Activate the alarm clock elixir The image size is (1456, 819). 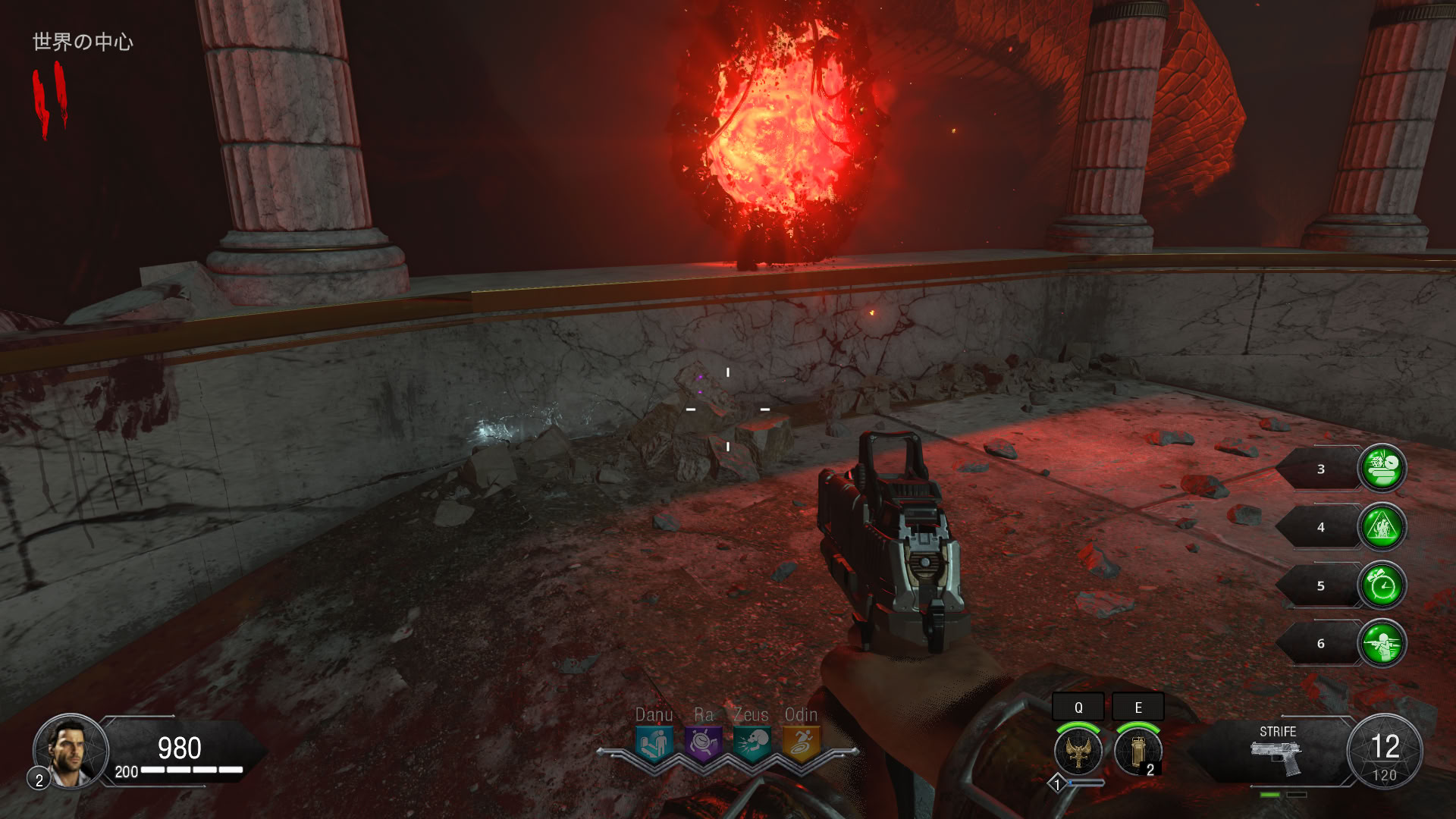point(1382,585)
